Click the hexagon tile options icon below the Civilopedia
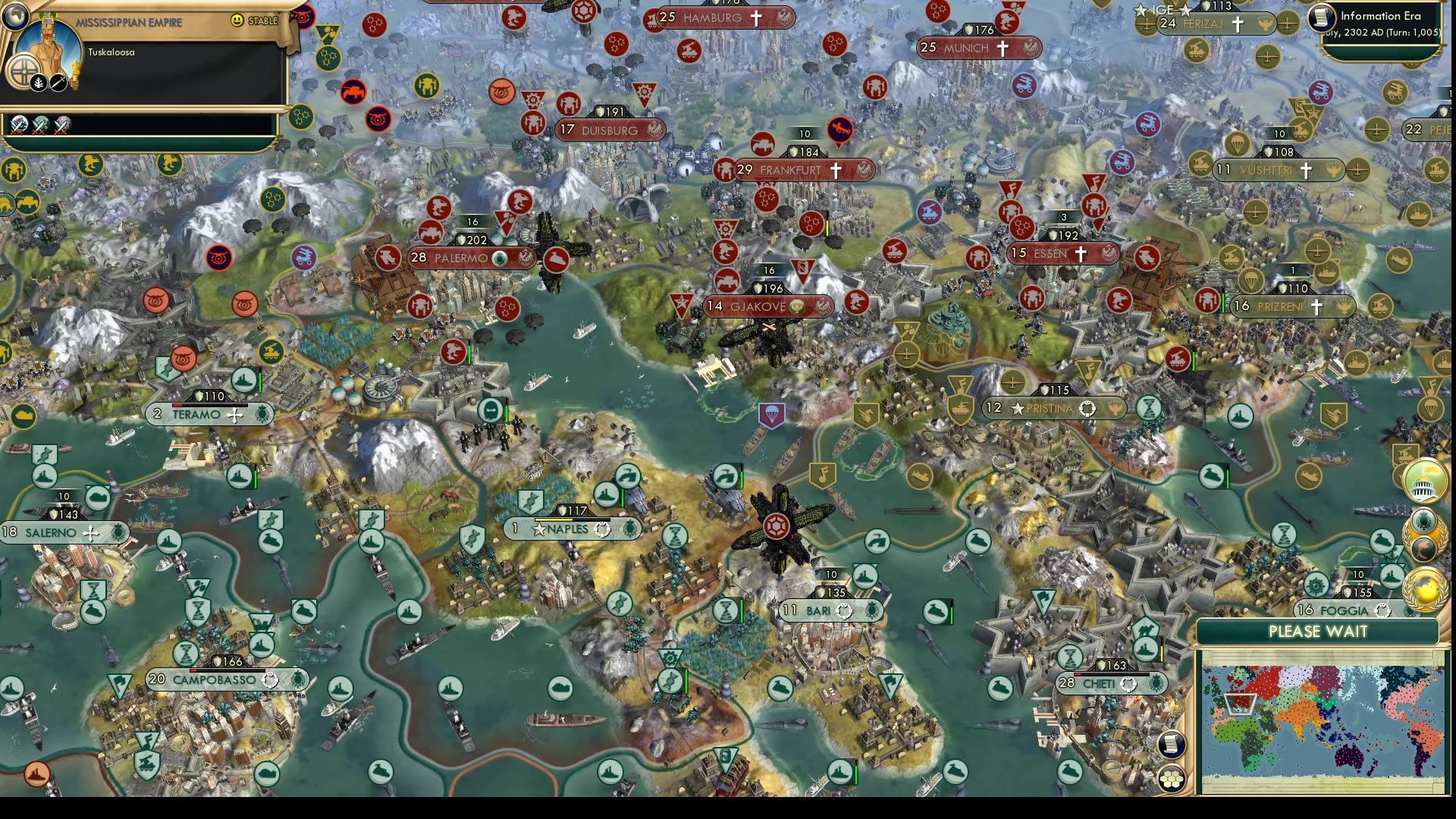 pos(1171,780)
